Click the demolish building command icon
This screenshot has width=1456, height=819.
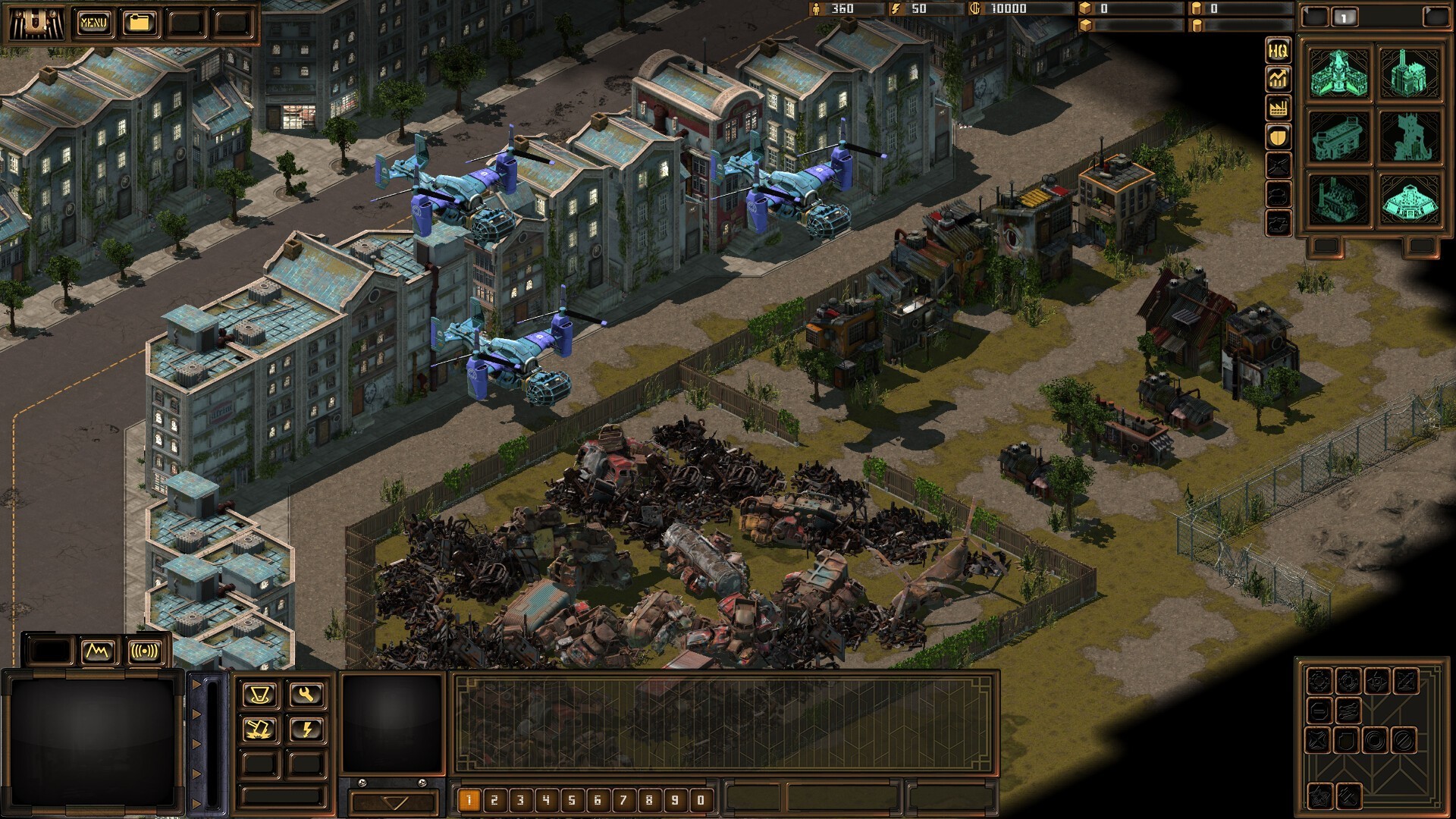pyautogui.click(x=259, y=730)
